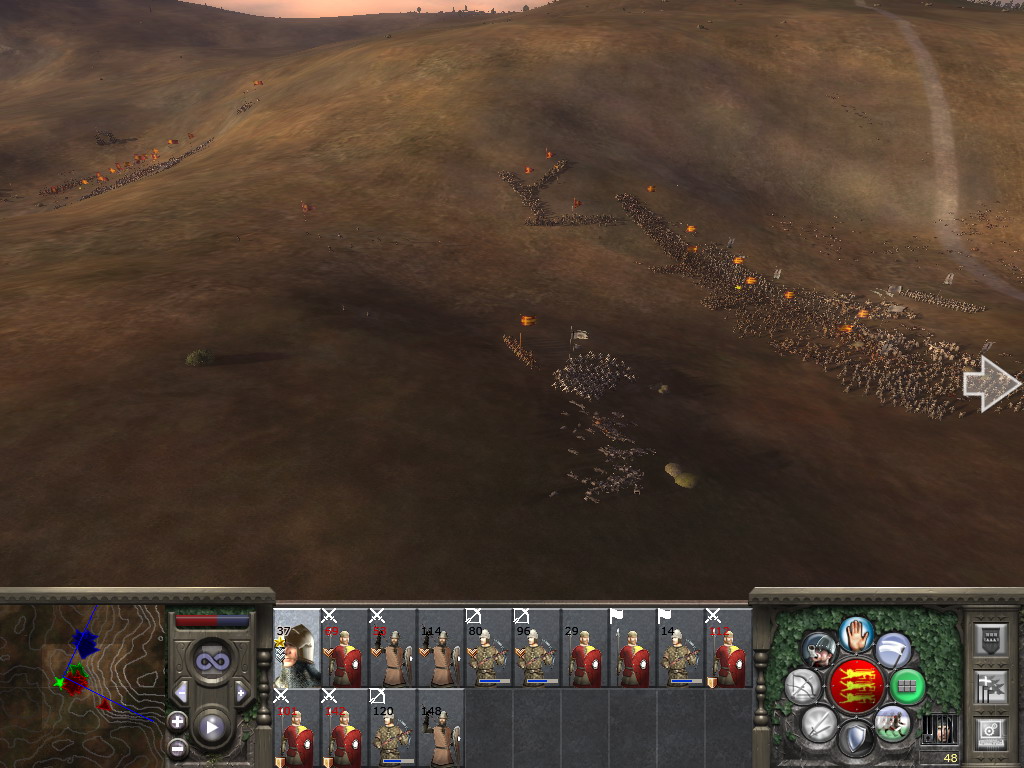Screen dimensions: 1024x768
Task: Toggle the bow fire-at-will button
Action: pyautogui.click(x=803, y=686)
